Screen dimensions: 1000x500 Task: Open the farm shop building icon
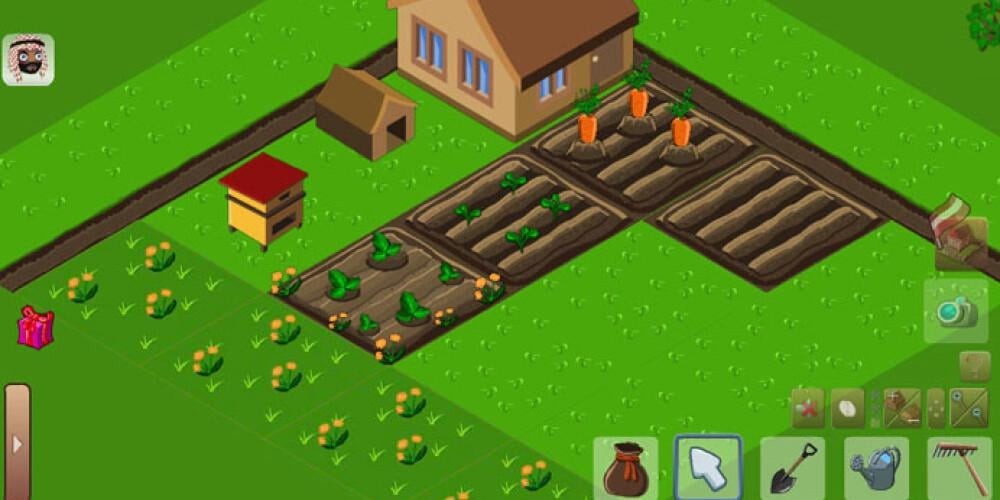[956, 236]
